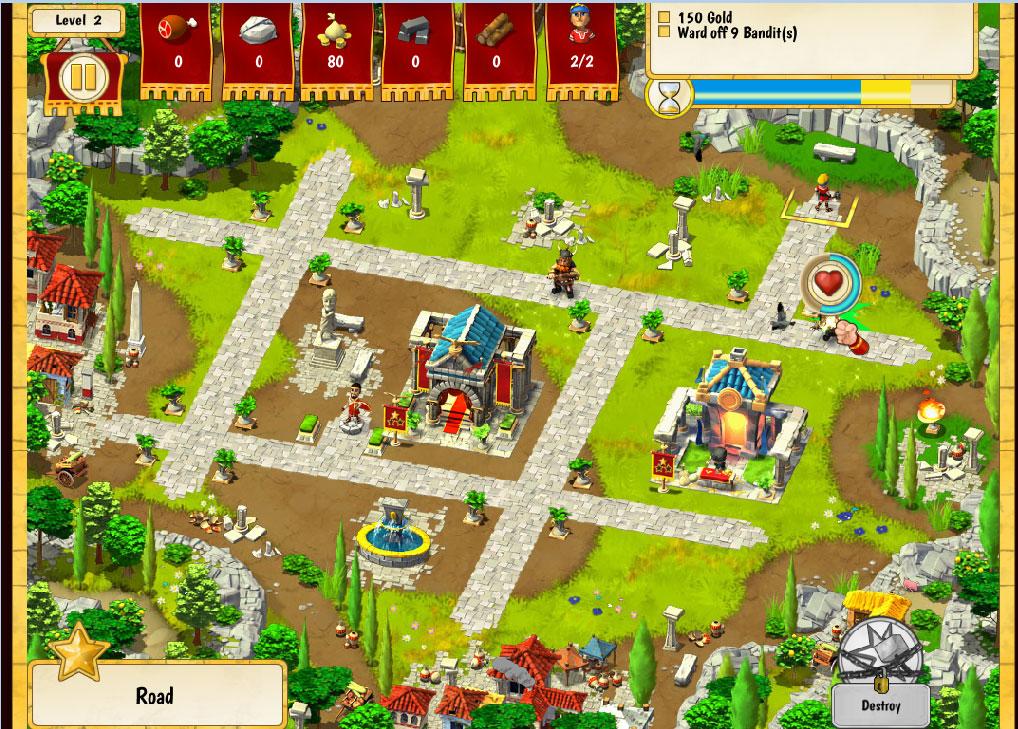Click the Destroy button
This screenshot has height=729, width=1018.
tap(880, 705)
